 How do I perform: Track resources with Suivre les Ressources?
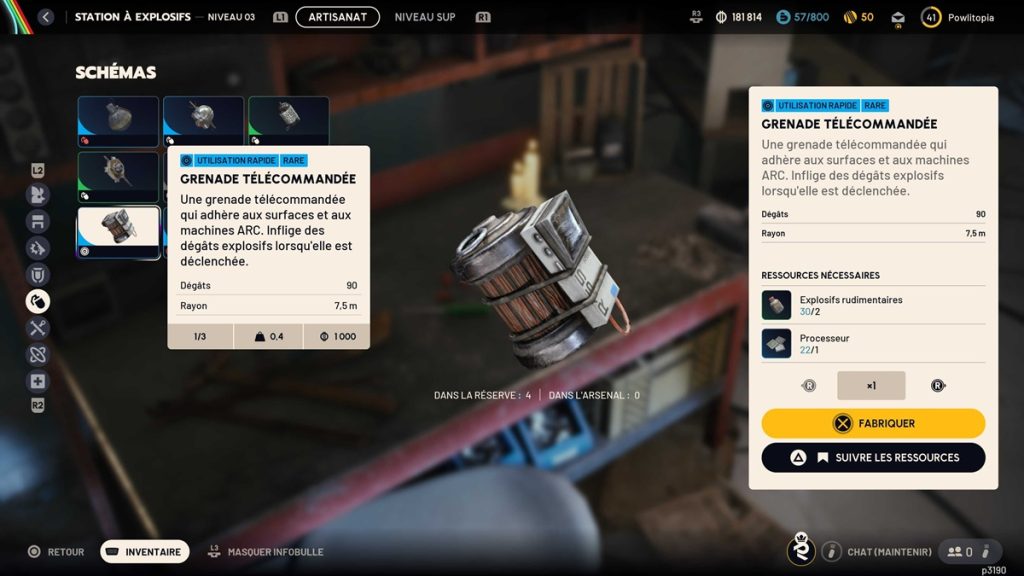tap(873, 457)
